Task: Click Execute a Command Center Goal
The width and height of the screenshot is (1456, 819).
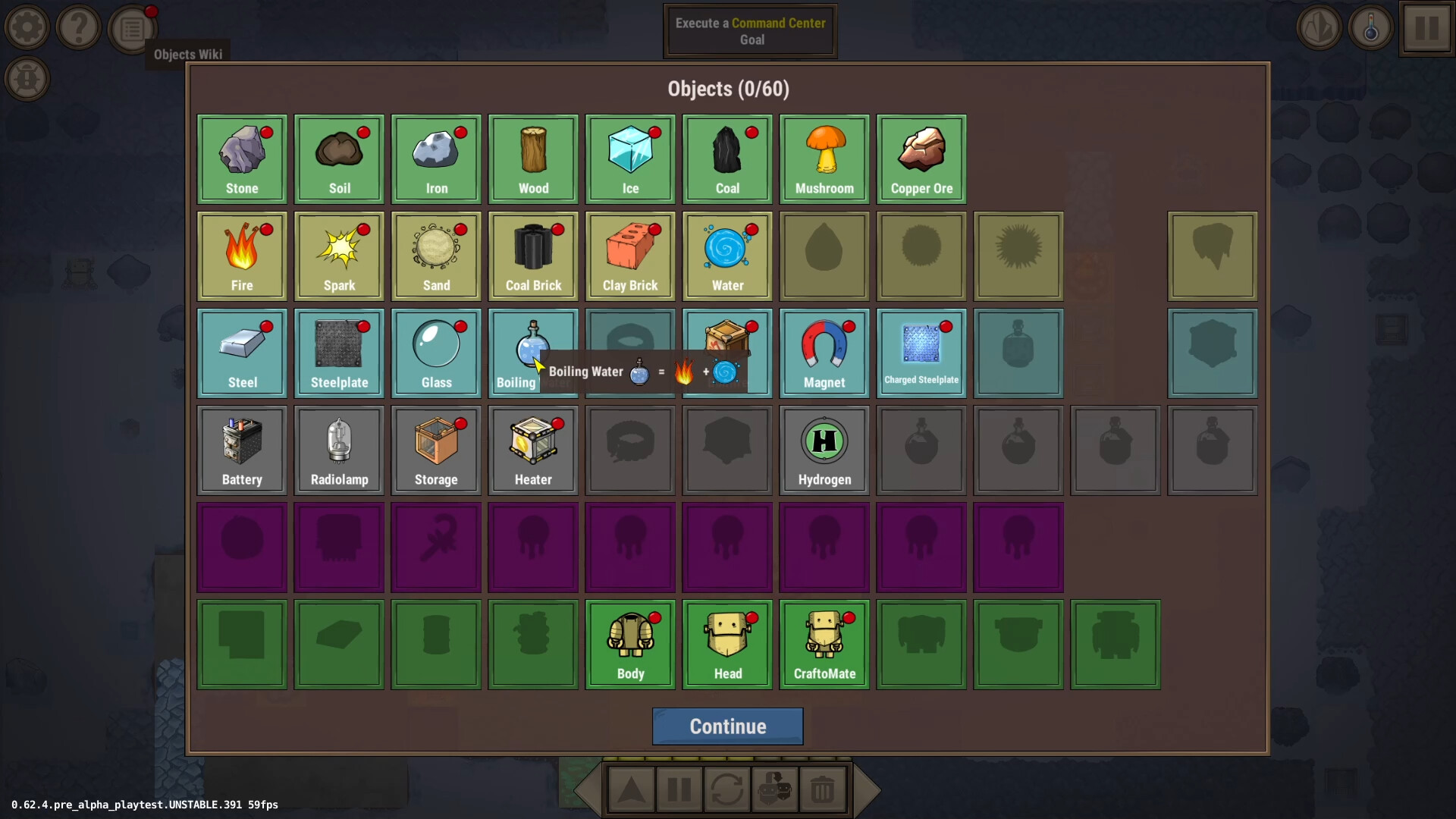Action: click(750, 30)
